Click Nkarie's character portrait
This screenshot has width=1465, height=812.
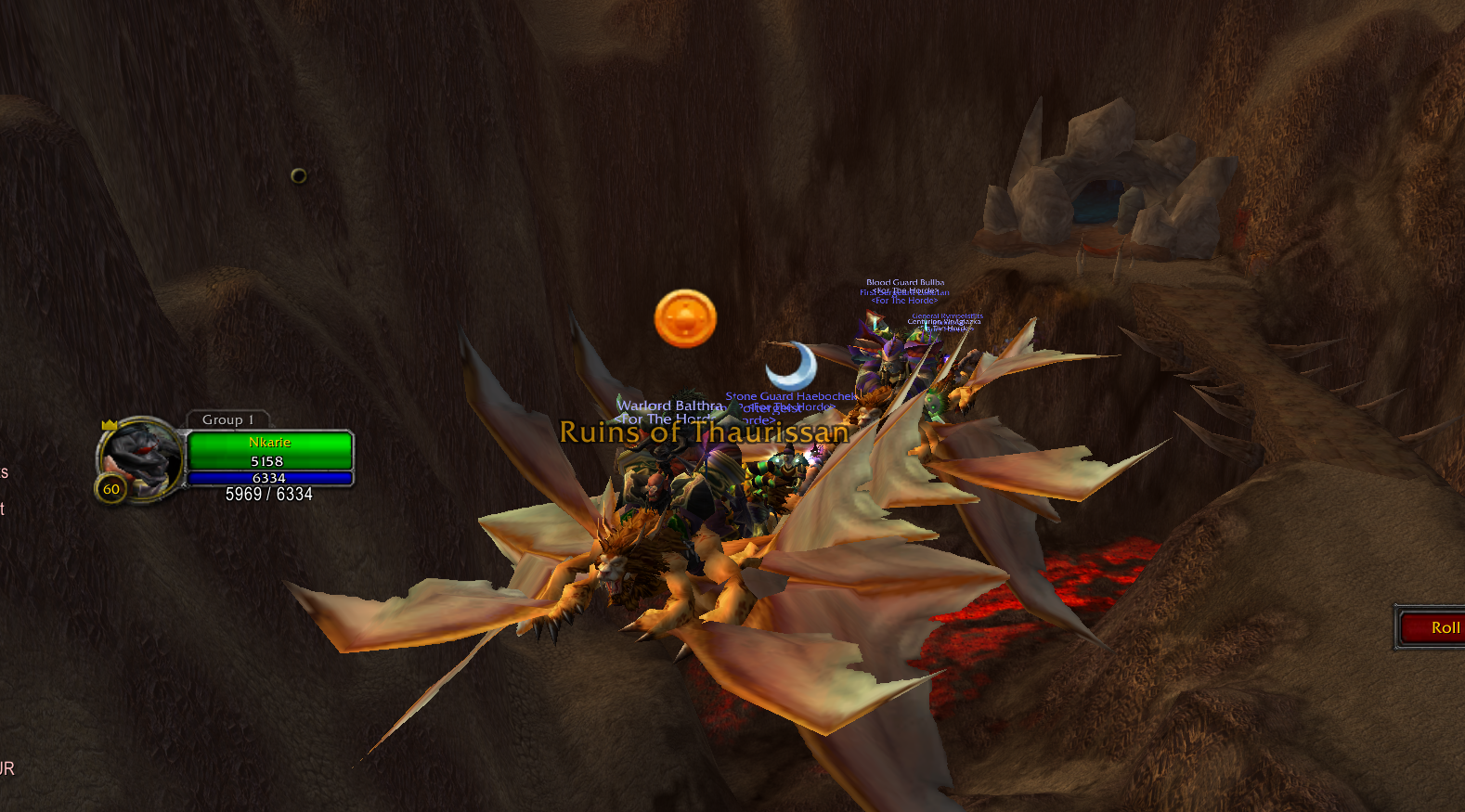click(141, 458)
